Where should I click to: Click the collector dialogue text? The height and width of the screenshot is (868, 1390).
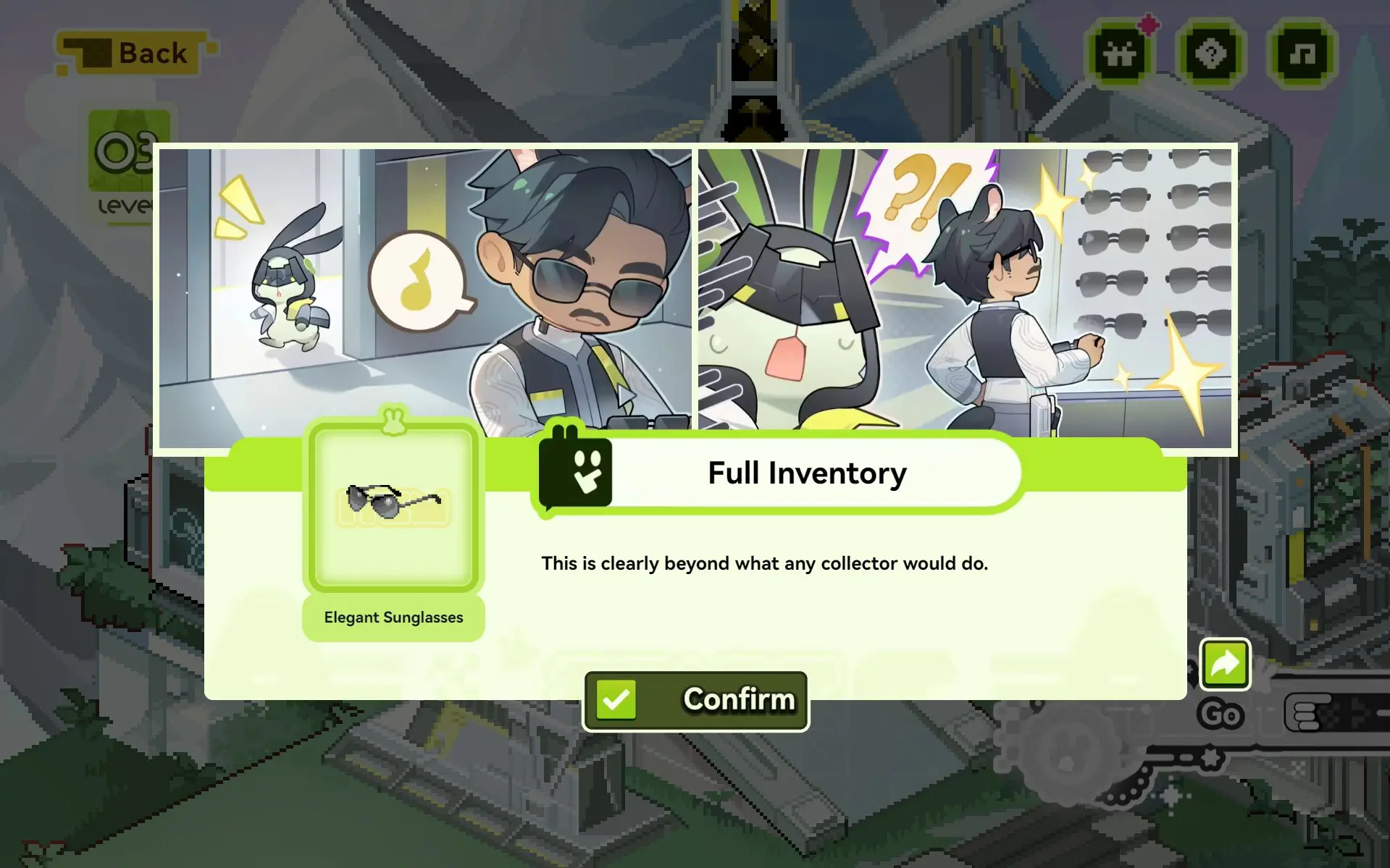(x=765, y=563)
